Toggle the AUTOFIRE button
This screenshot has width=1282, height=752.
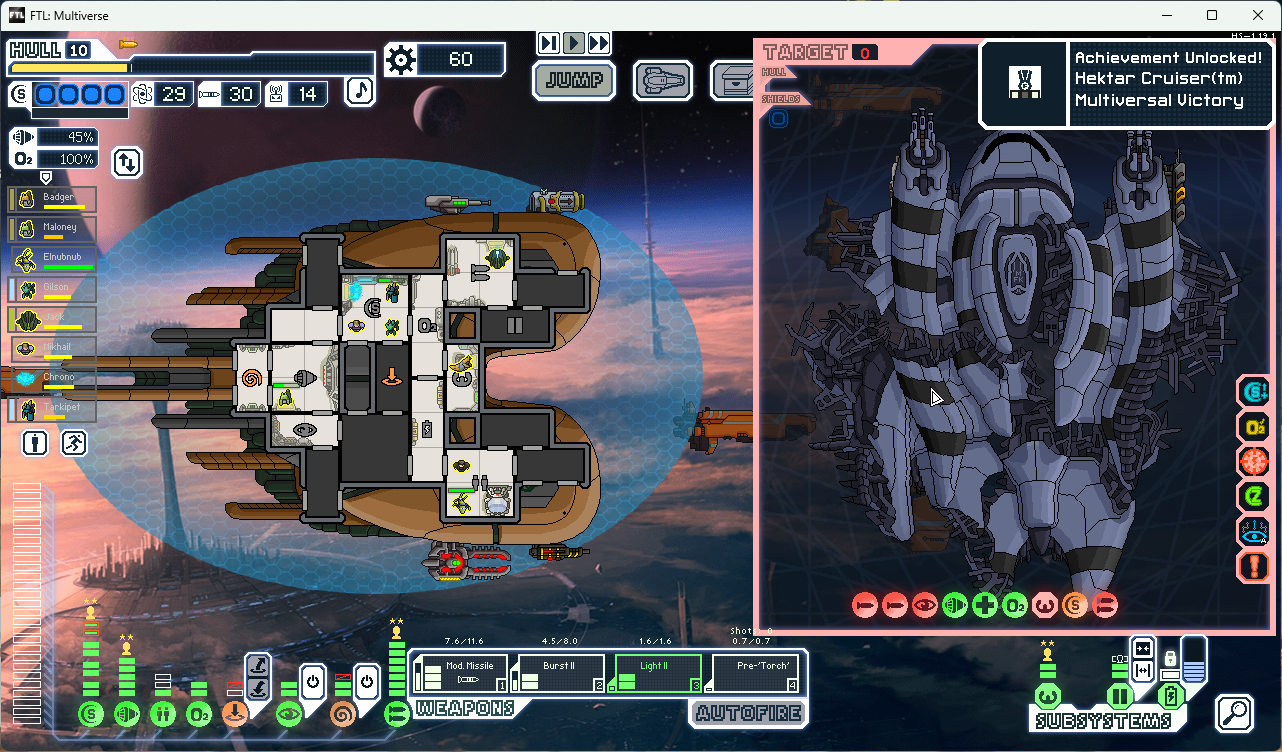tap(747, 713)
